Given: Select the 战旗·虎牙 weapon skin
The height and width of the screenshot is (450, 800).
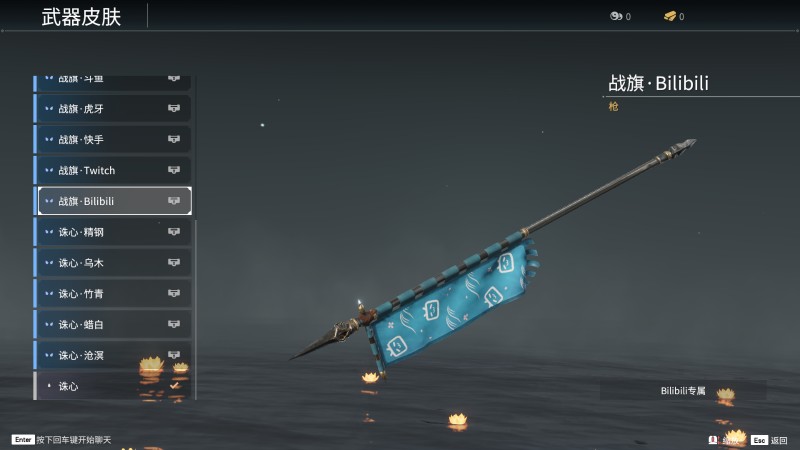Looking at the screenshot, I should coord(112,108).
